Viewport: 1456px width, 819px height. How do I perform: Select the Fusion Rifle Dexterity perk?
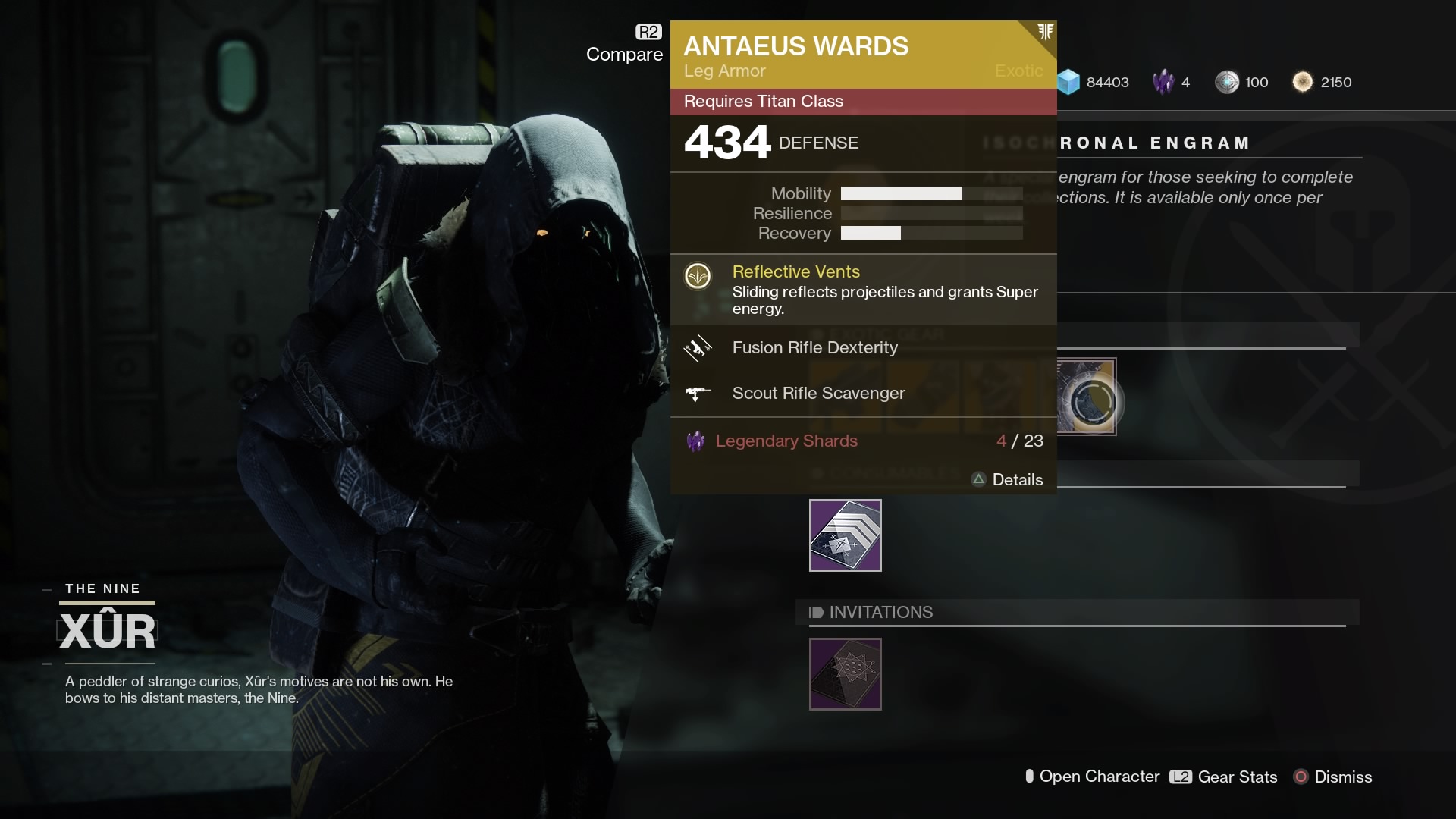coord(814,348)
